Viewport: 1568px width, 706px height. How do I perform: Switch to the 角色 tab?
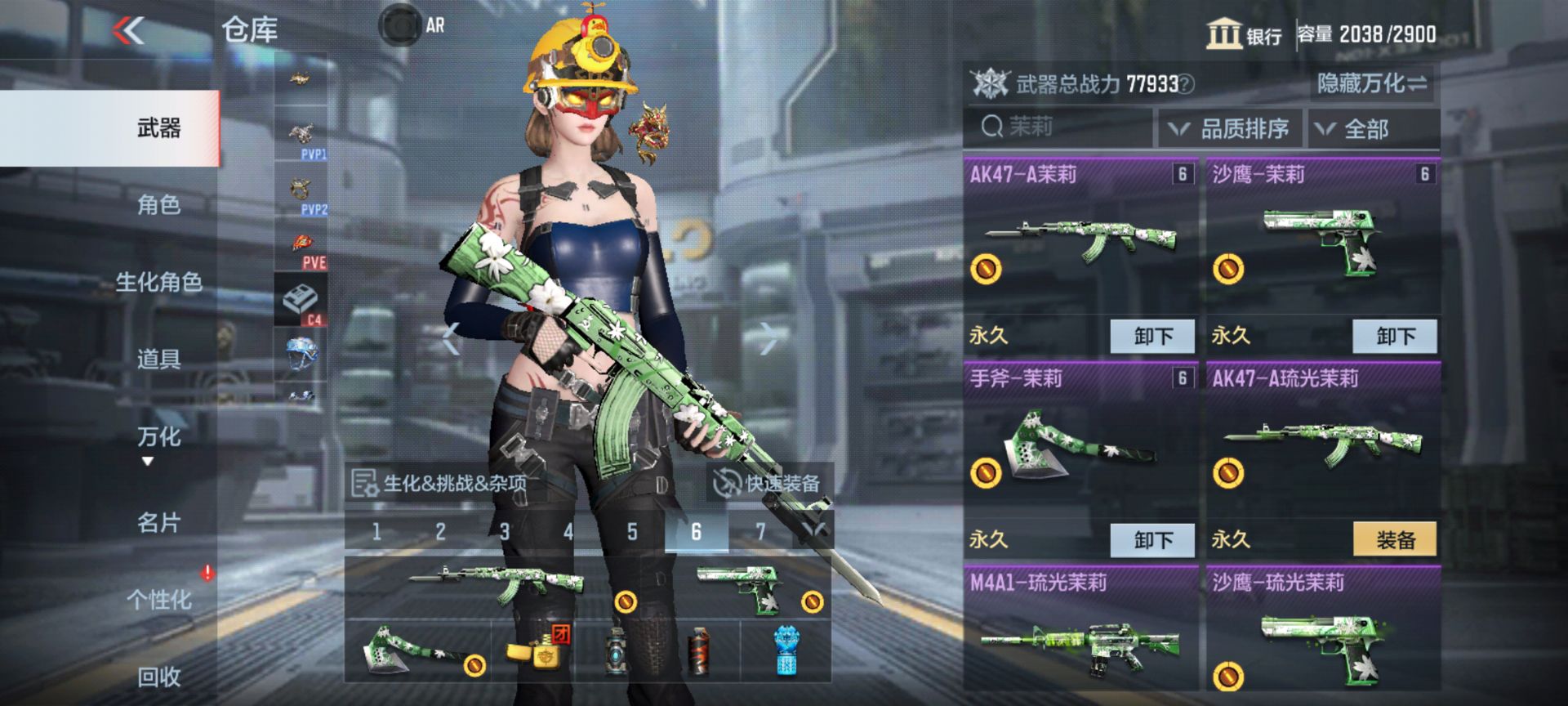[x=158, y=204]
